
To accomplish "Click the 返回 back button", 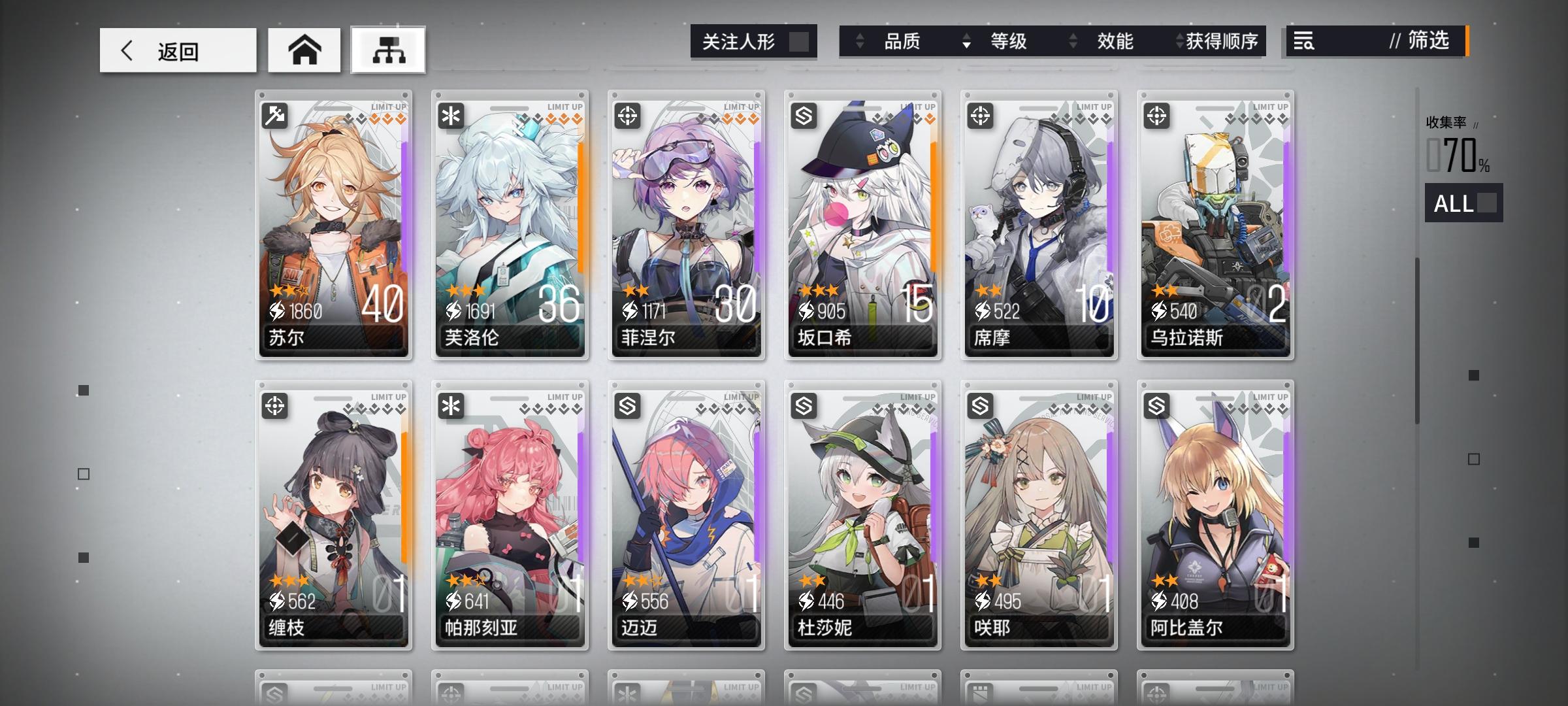I will [x=176, y=50].
